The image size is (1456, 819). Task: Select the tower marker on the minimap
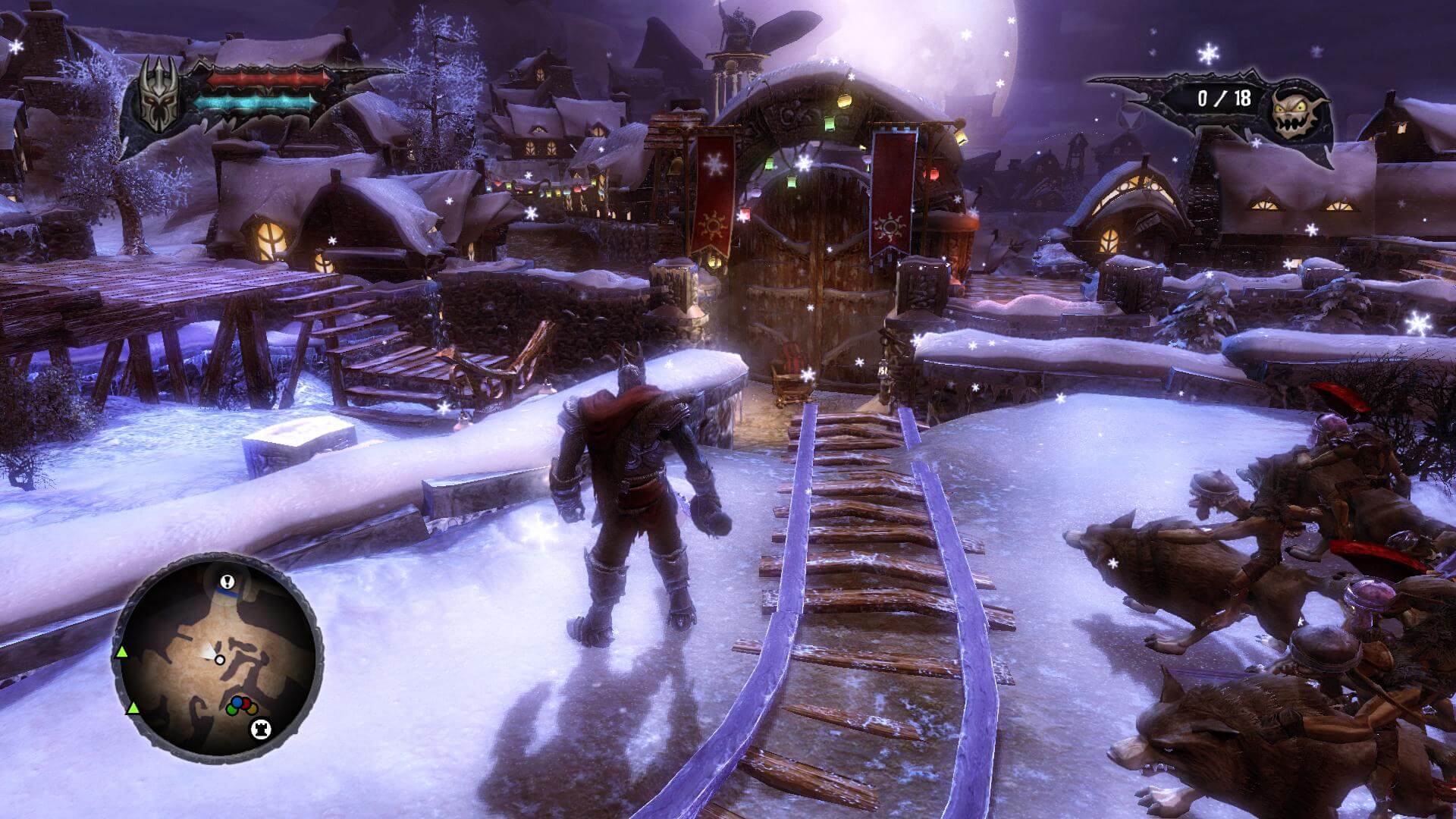[x=260, y=730]
